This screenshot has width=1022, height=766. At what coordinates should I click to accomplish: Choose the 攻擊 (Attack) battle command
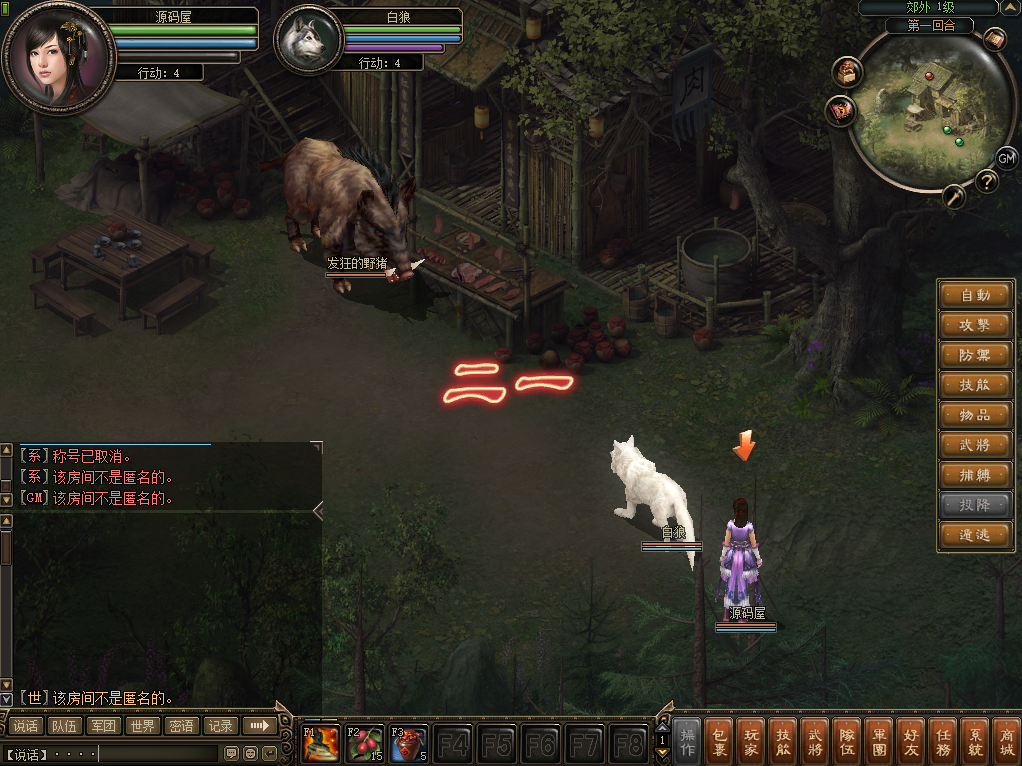tap(975, 325)
